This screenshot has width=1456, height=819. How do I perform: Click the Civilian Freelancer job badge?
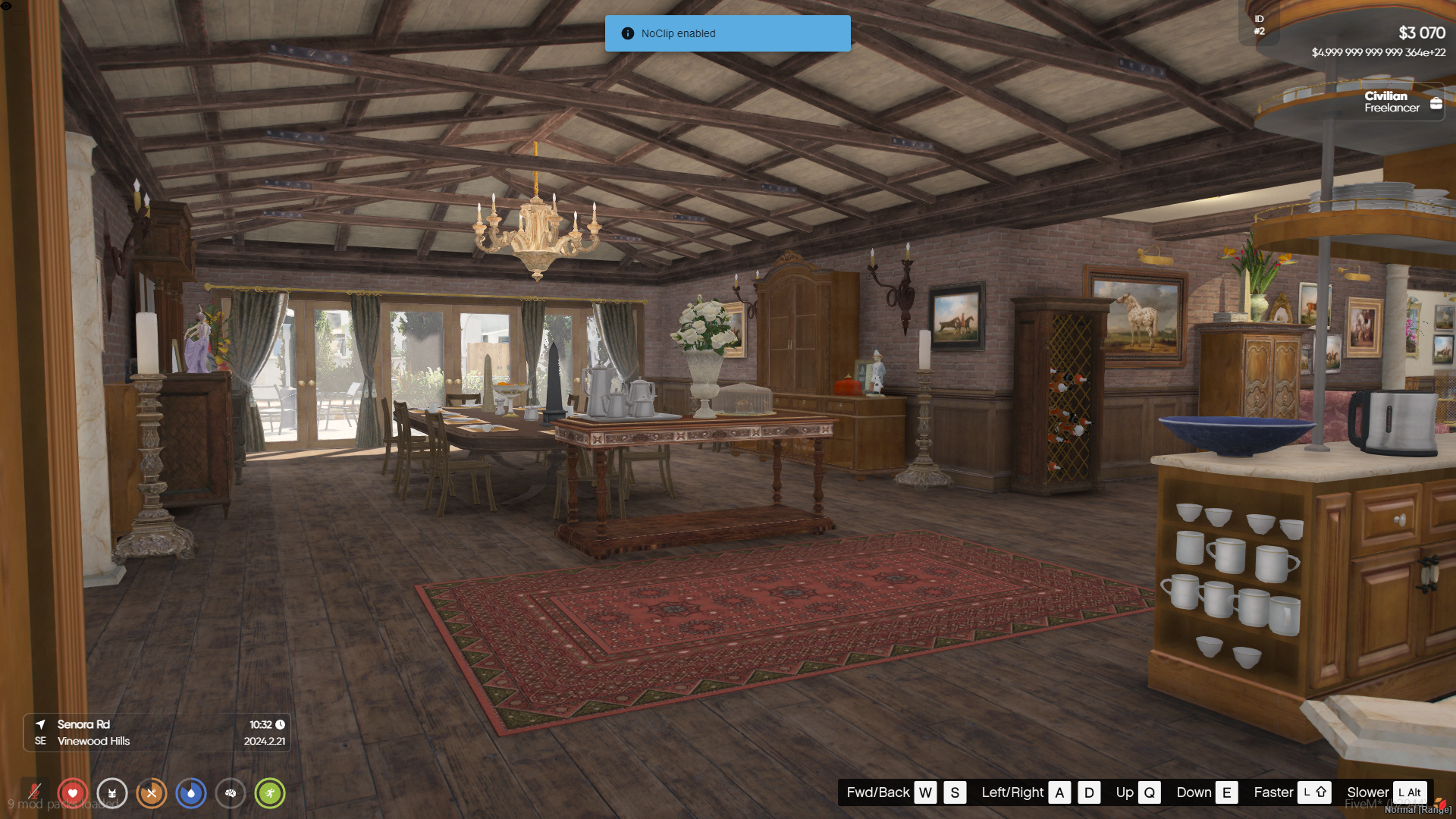tap(1392, 102)
